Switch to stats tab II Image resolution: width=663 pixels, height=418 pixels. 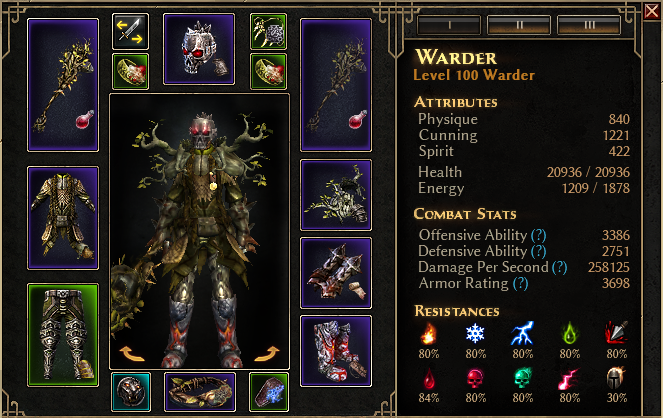click(x=518, y=22)
